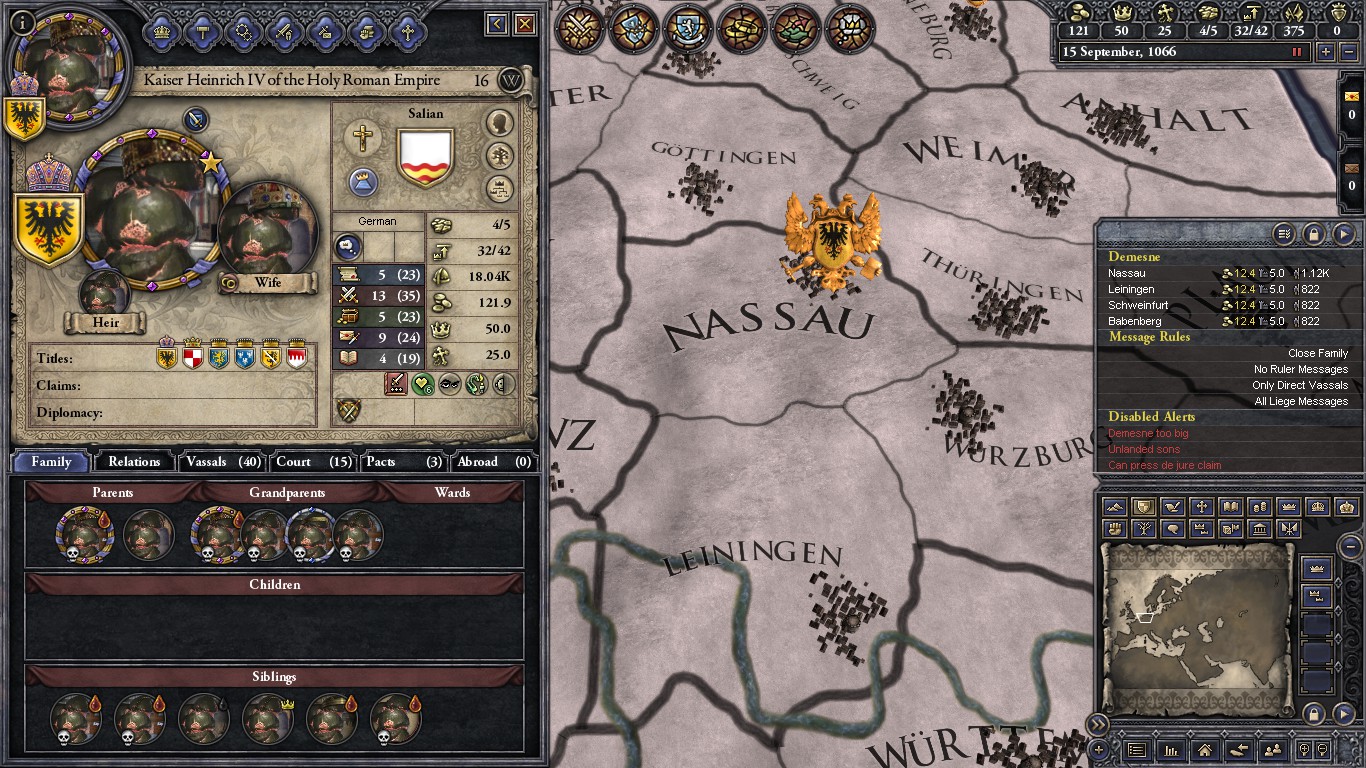The image size is (1366, 768).
Task: Collapse the map modes panel with minus button
Action: point(1350,546)
